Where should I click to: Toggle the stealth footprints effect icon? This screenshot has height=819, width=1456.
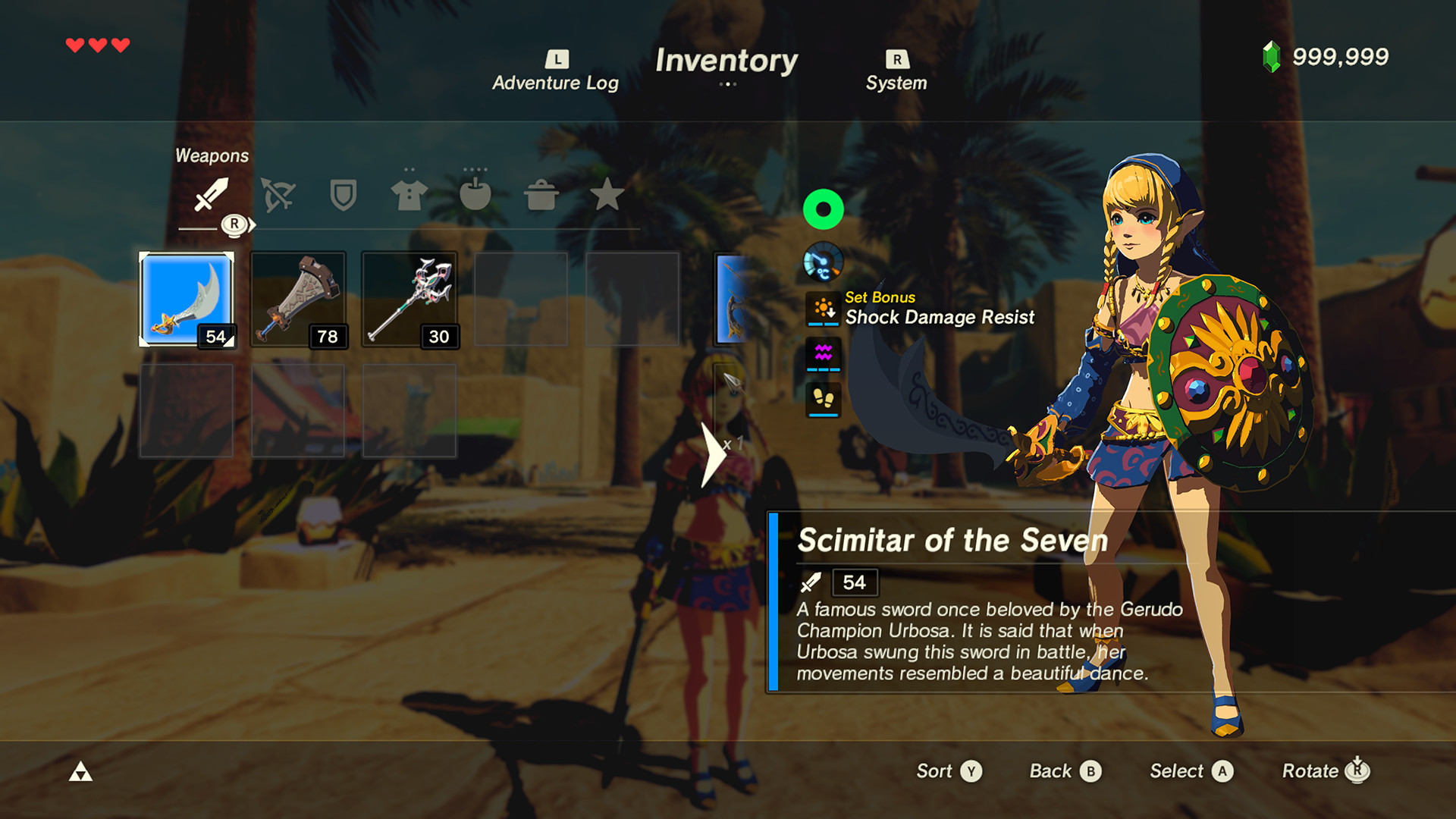[x=824, y=401]
